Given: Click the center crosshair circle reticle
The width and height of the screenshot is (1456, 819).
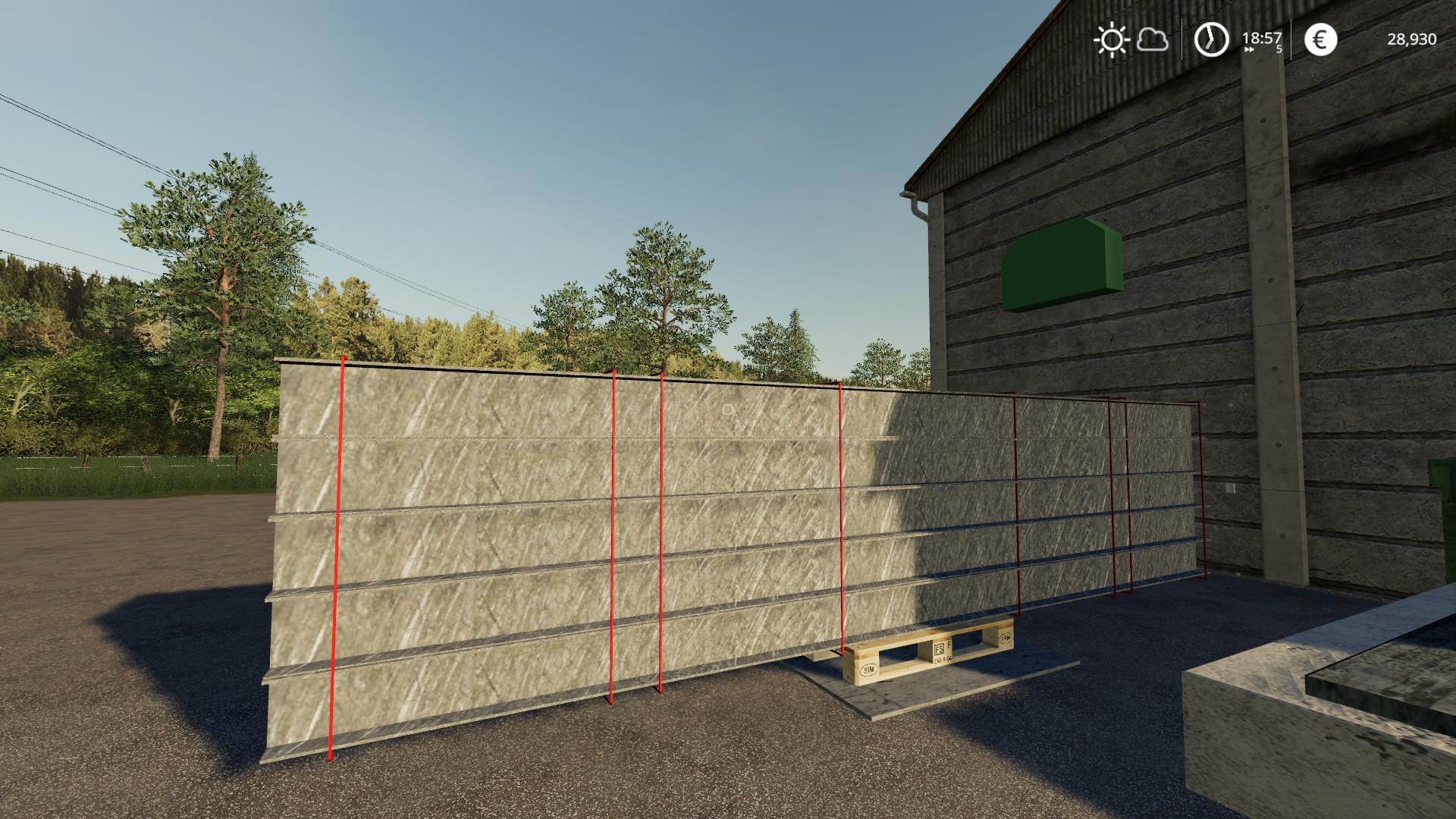Looking at the screenshot, I should tap(727, 409).
